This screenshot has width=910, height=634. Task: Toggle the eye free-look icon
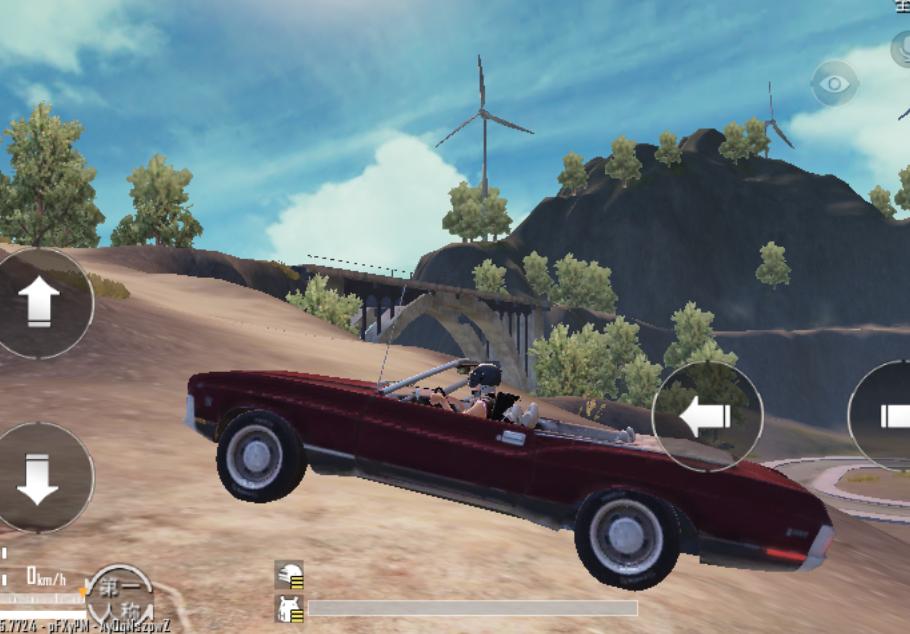[834, 83]
